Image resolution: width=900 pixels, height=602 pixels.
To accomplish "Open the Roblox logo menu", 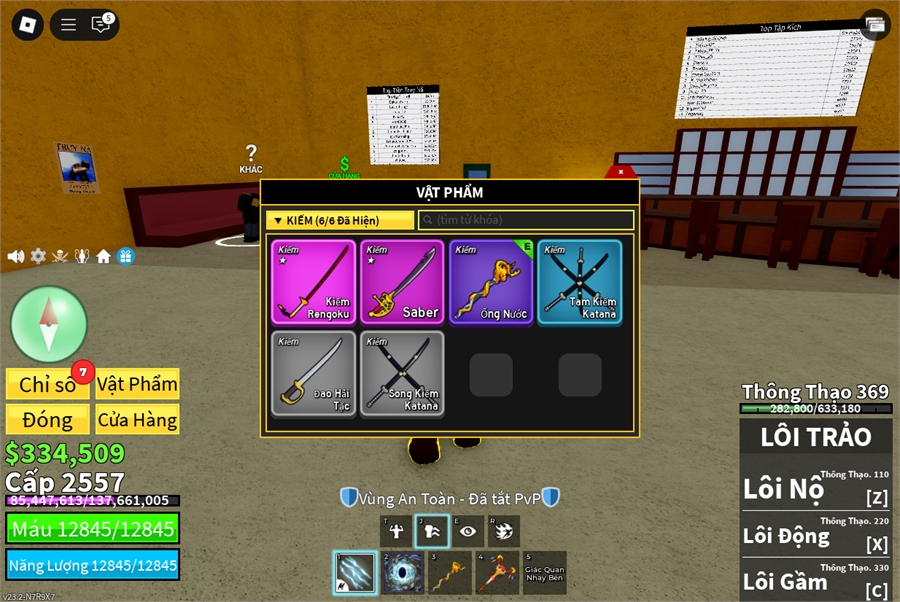I will (x=27, y=25).
